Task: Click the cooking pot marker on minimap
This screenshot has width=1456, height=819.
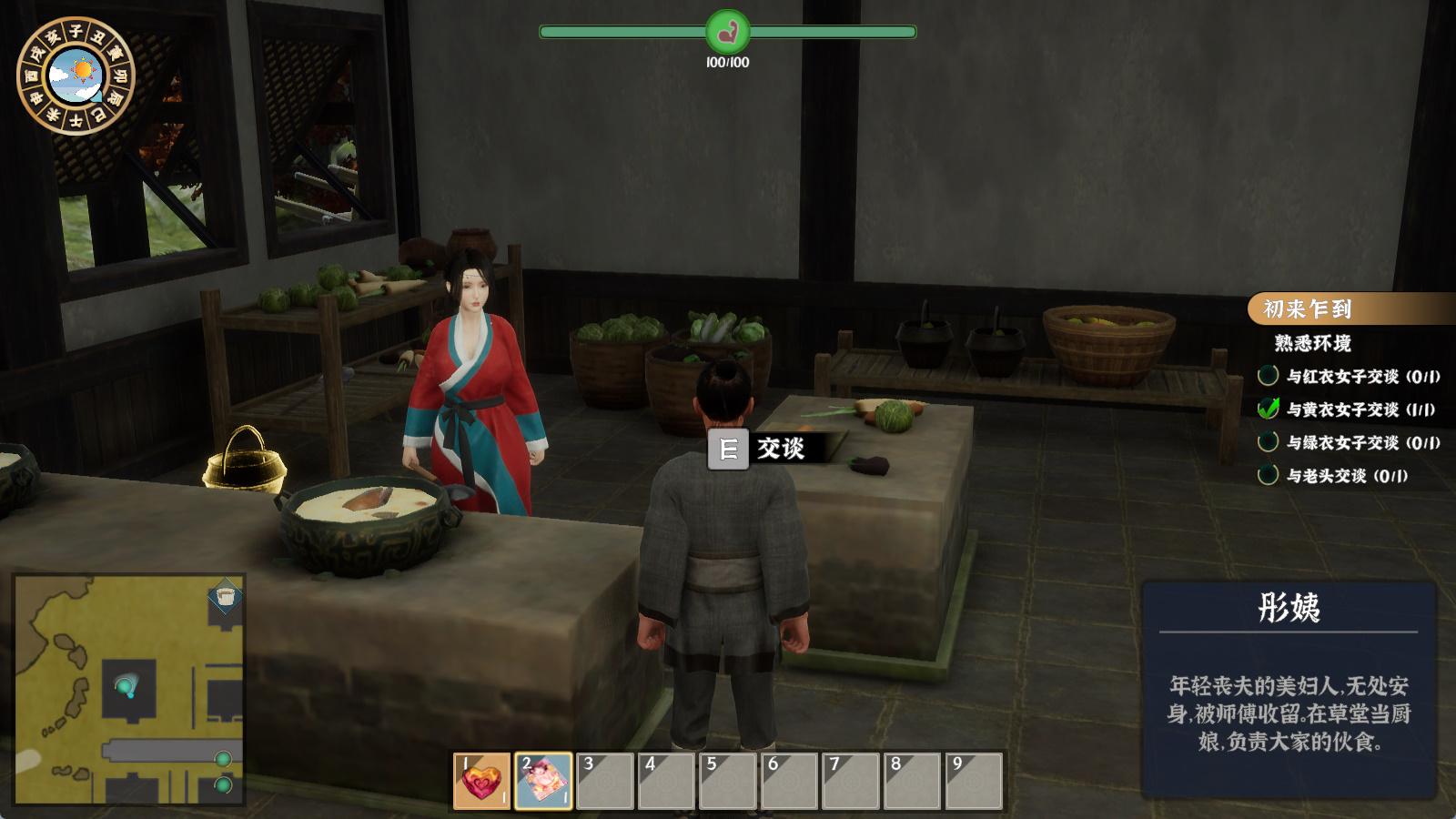Action: [x=225, y=598]
